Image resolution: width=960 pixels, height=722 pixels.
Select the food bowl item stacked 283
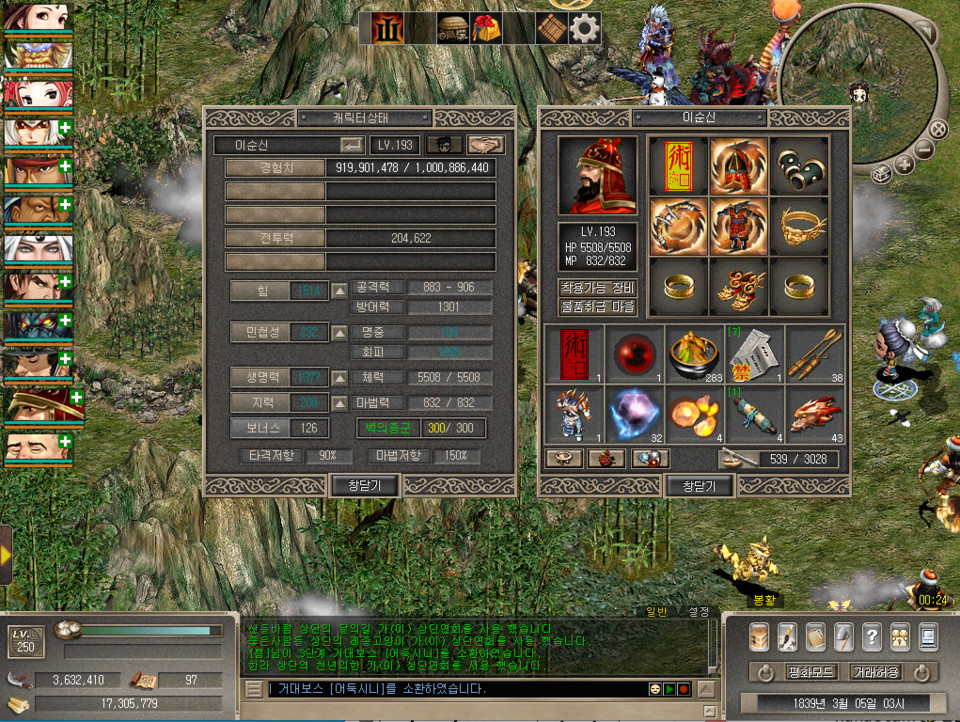696,353
